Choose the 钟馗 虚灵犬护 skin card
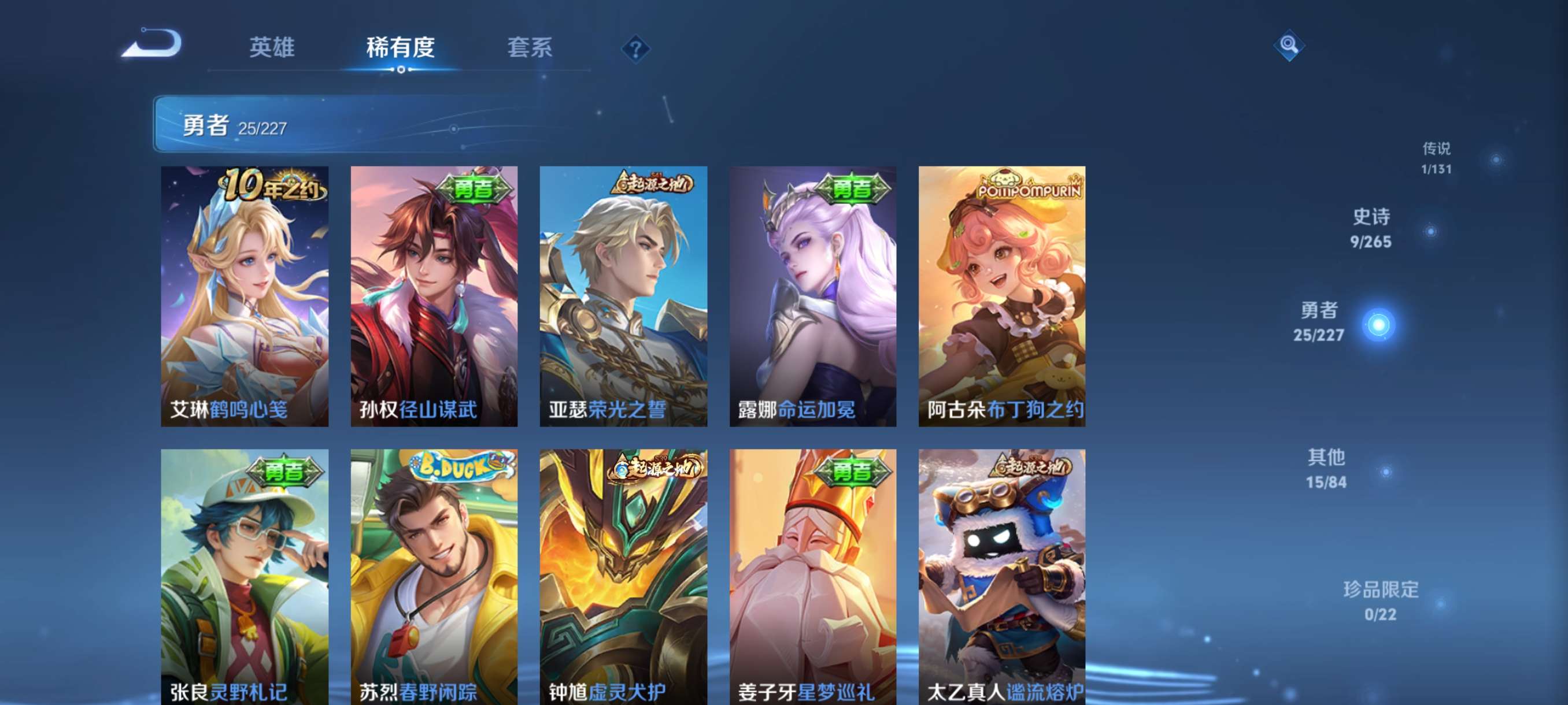 click(x=623, y=577)
